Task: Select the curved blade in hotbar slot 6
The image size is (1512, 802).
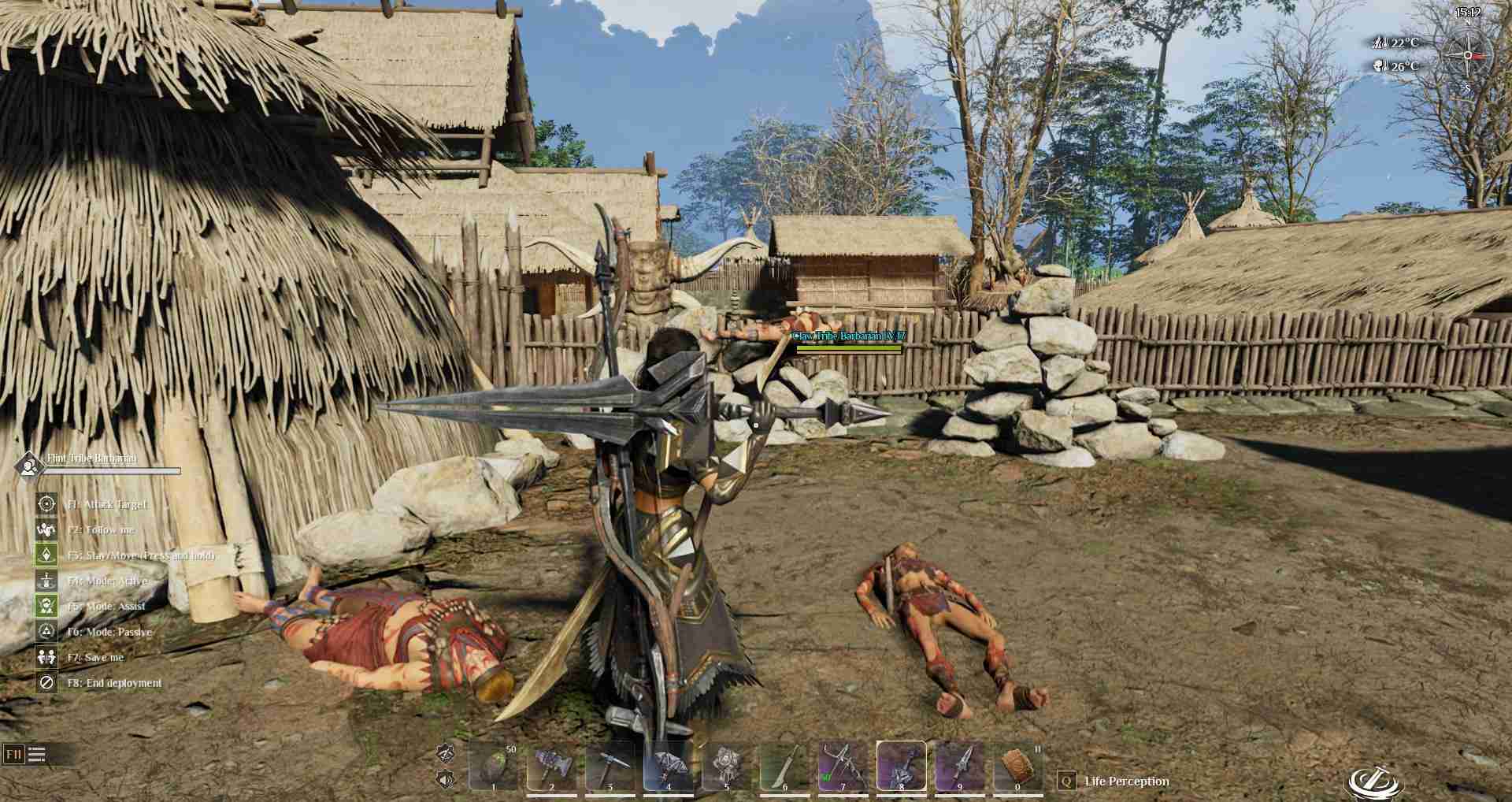Action: [x=784, y=765]
